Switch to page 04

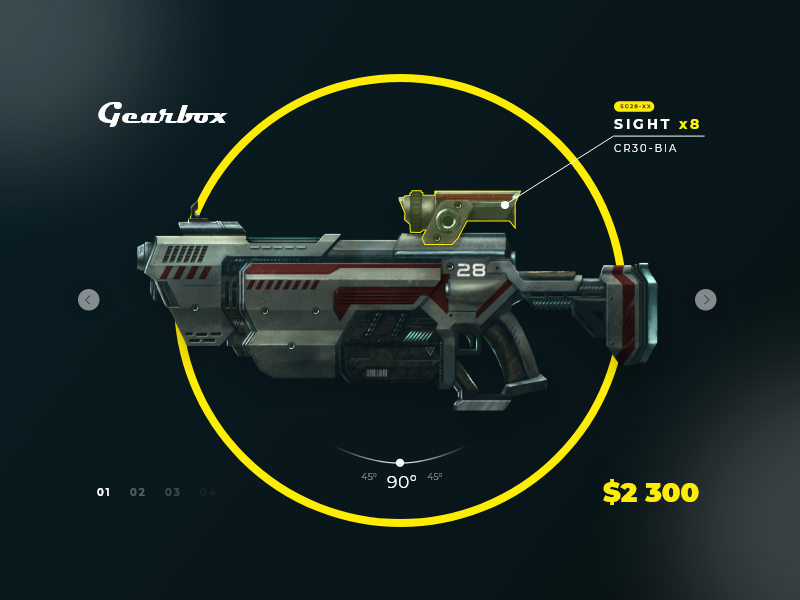[x=208, y=492]
